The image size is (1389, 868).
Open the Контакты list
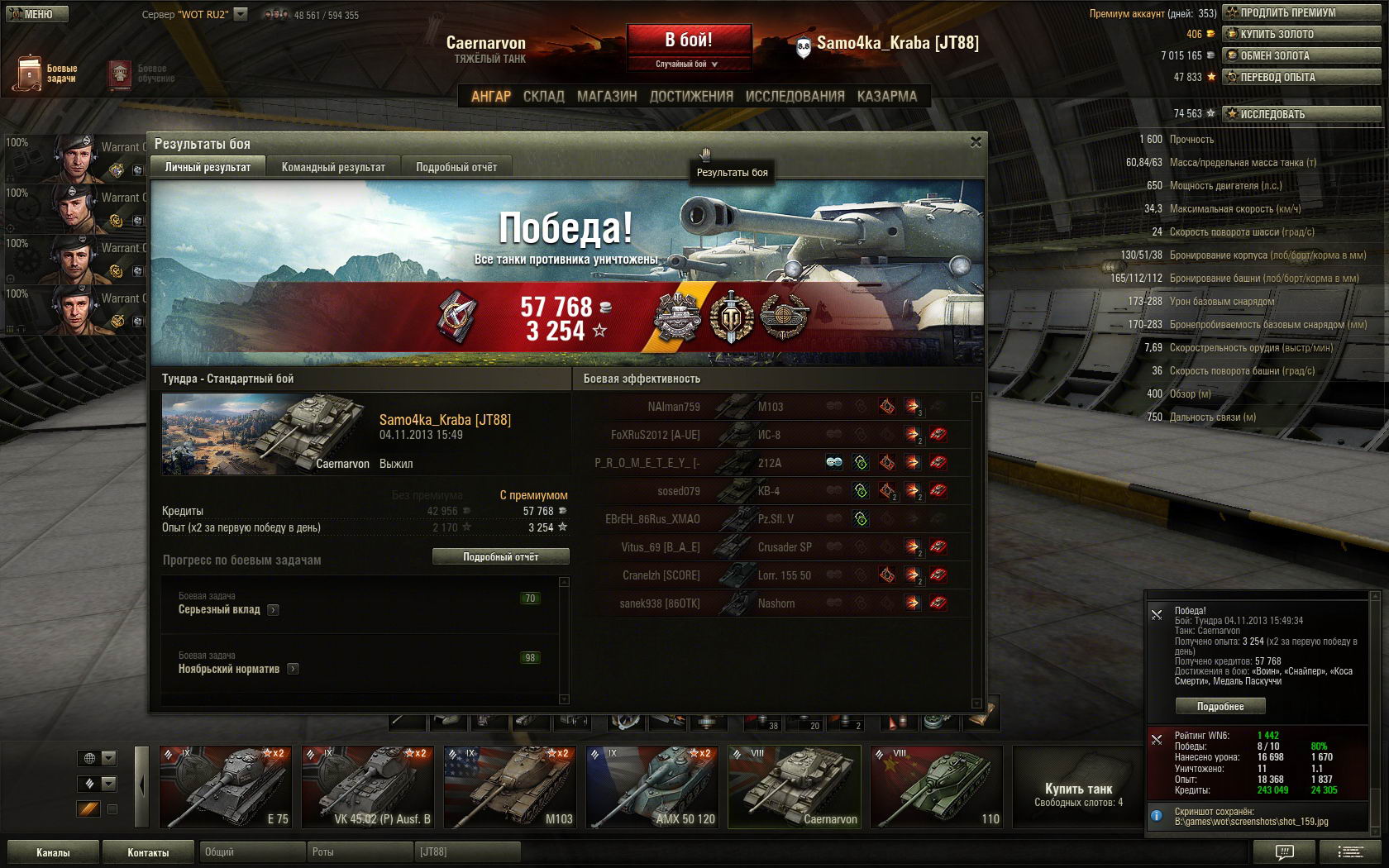pos(148,852)
